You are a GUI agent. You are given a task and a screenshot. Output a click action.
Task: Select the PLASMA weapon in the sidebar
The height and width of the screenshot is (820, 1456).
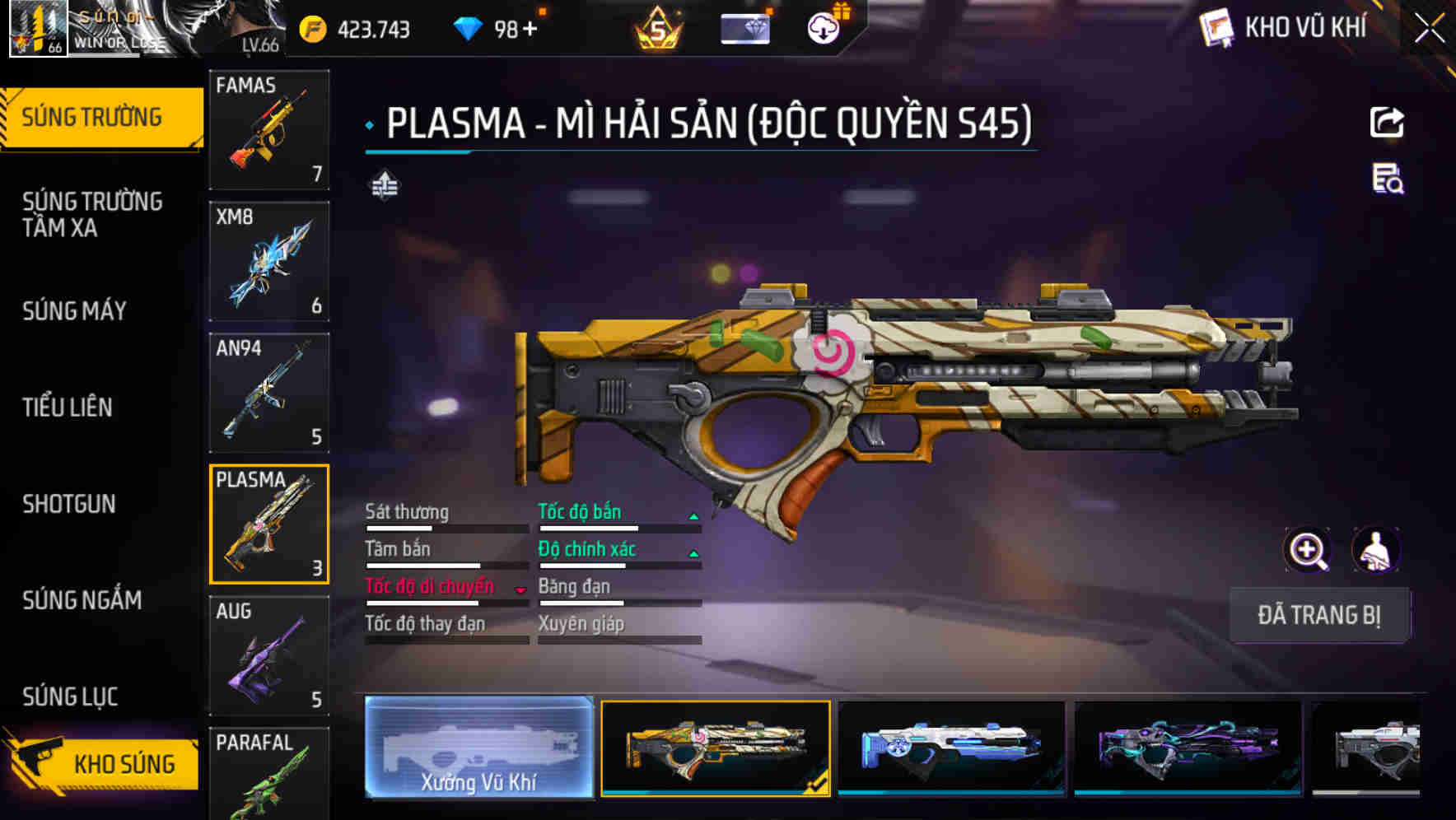[x=269, y=524]
